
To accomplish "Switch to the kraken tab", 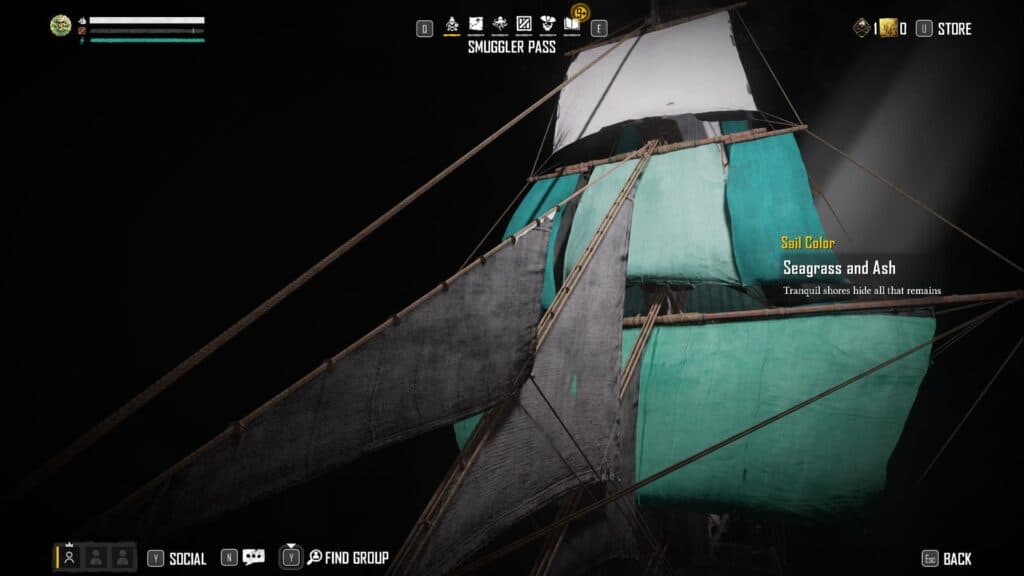I will tap(500, 24).
